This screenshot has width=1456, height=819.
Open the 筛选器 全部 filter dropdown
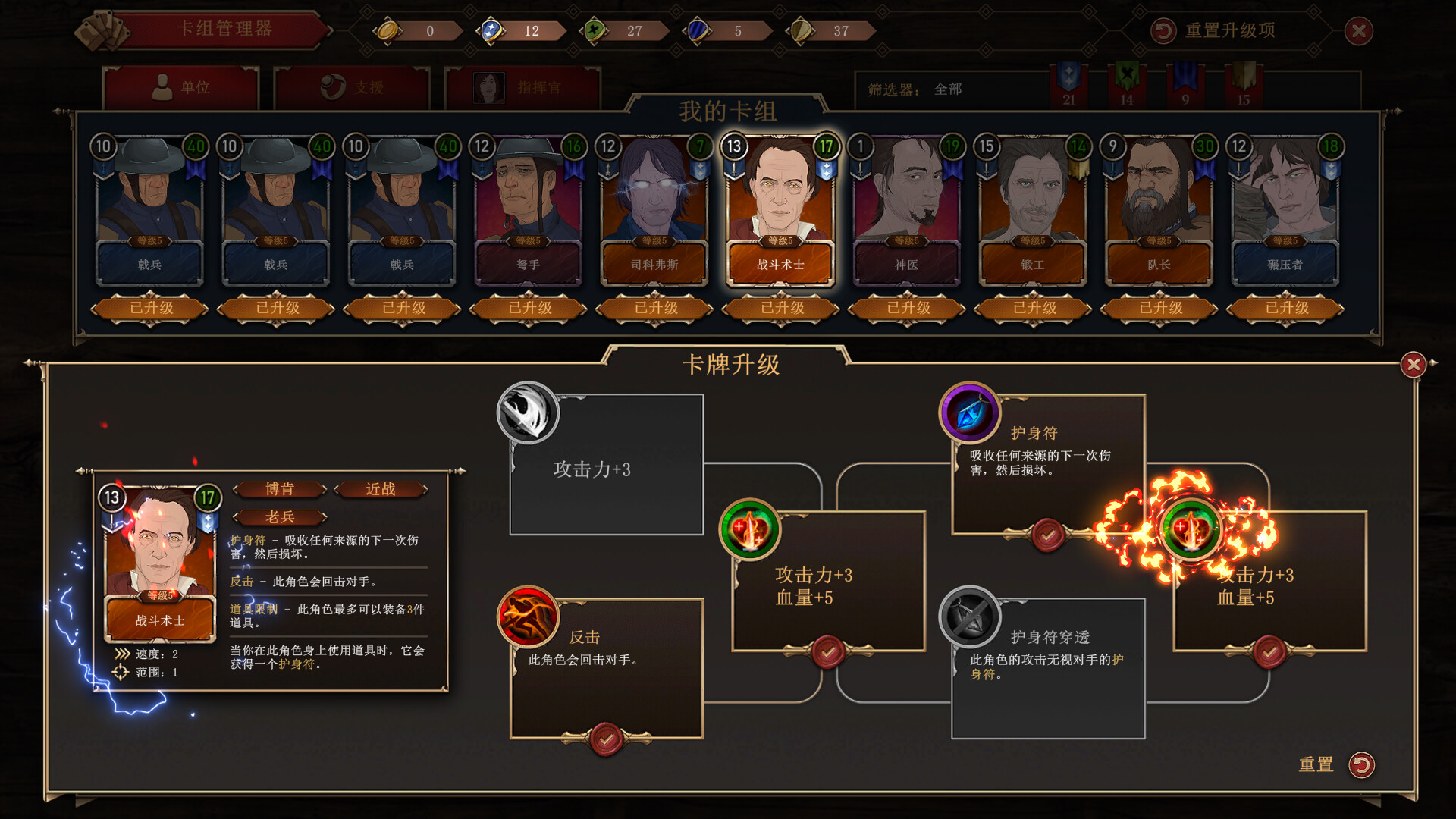[x=948, y=89]
